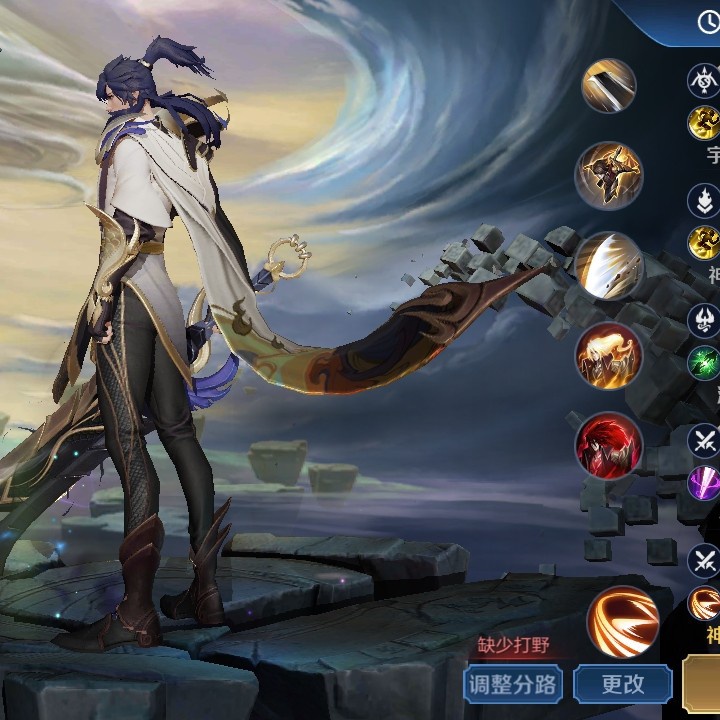Viewport: 720px width, 720px height.
Task: Select the red-haired character skill icon
Action: (609, 444)
